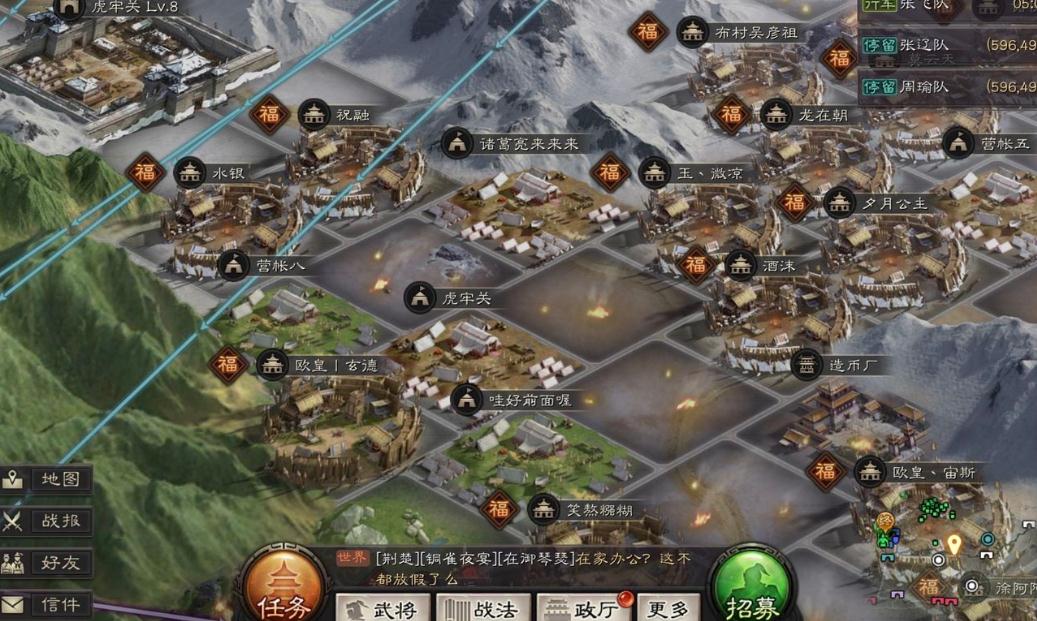Open the 战报 battle reports
This screenshot has width=1037, height=621.
click(x=47, y=521)
